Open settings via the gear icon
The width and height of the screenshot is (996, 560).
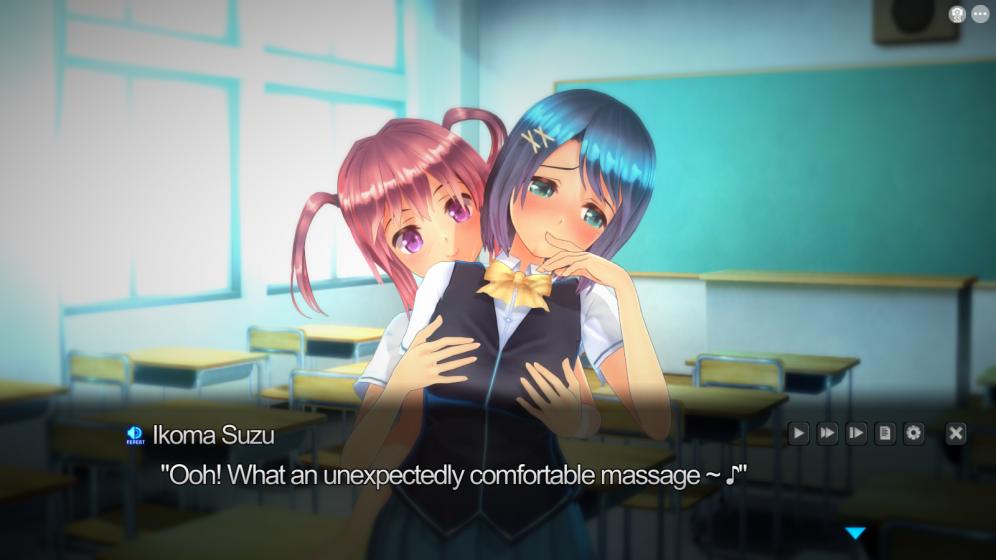914,433
